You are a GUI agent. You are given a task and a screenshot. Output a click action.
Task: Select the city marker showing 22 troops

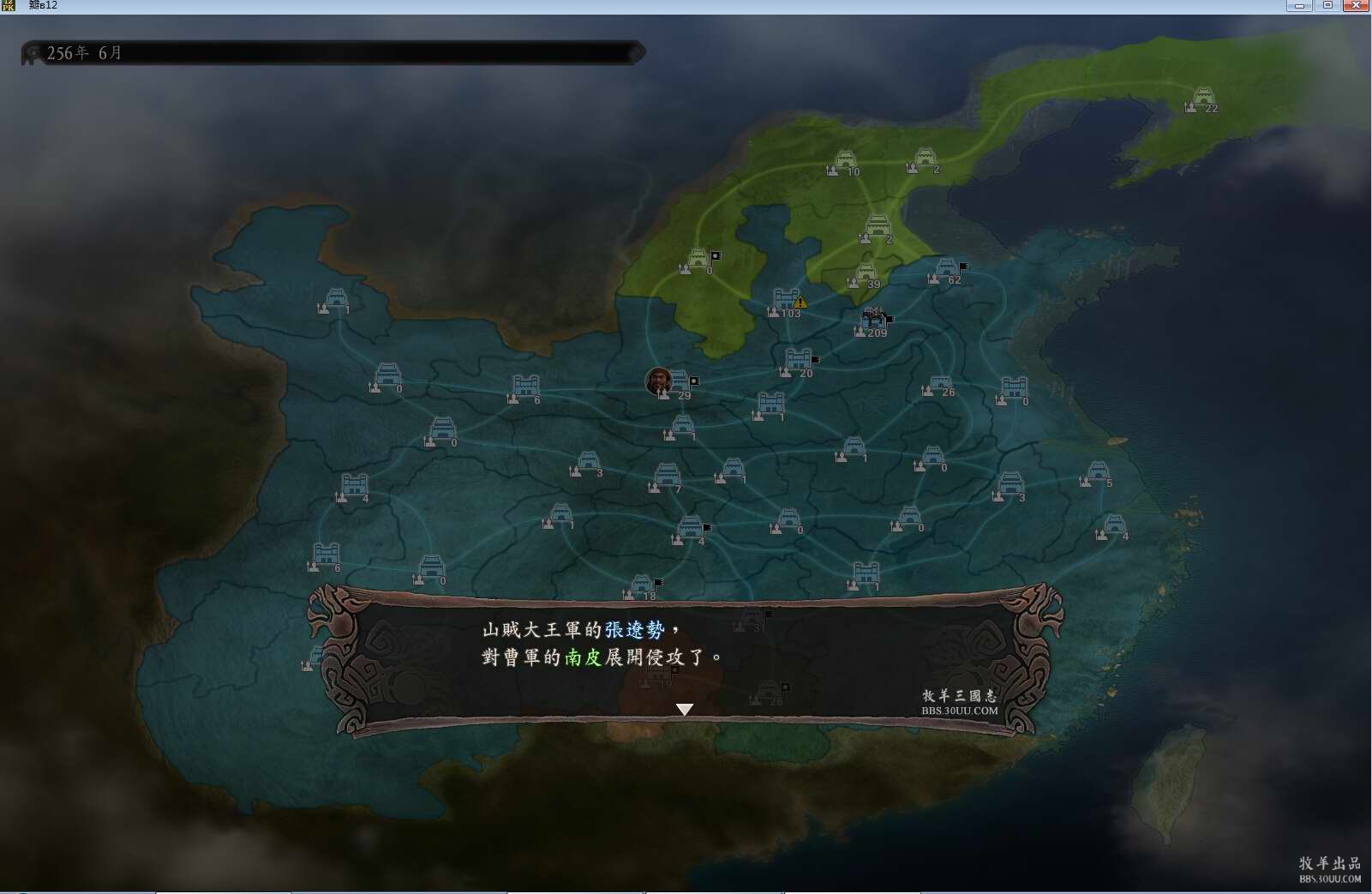pyautogui.click(x=1203, y=98)
